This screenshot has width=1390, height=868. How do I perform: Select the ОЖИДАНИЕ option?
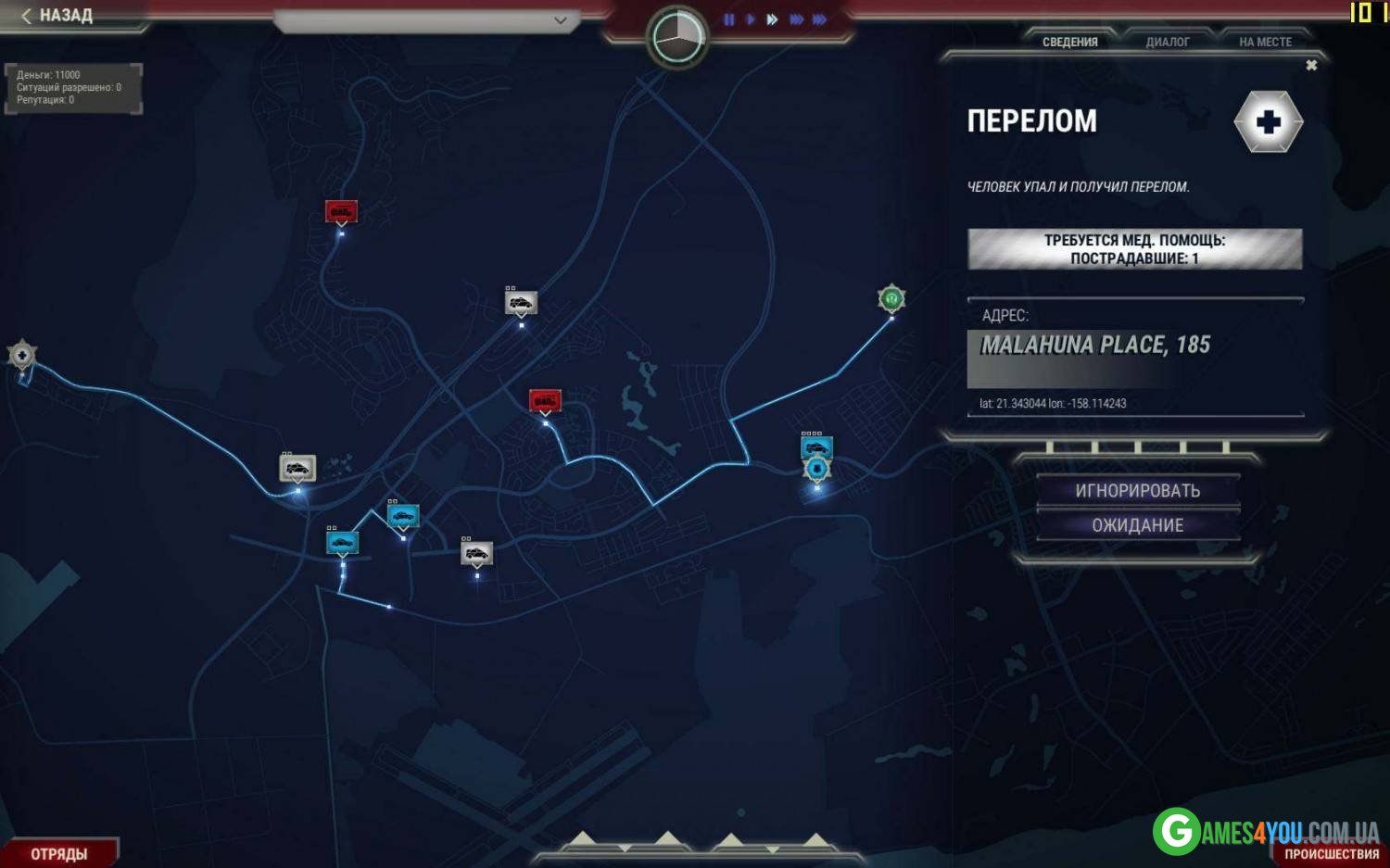pos(1137,525)
